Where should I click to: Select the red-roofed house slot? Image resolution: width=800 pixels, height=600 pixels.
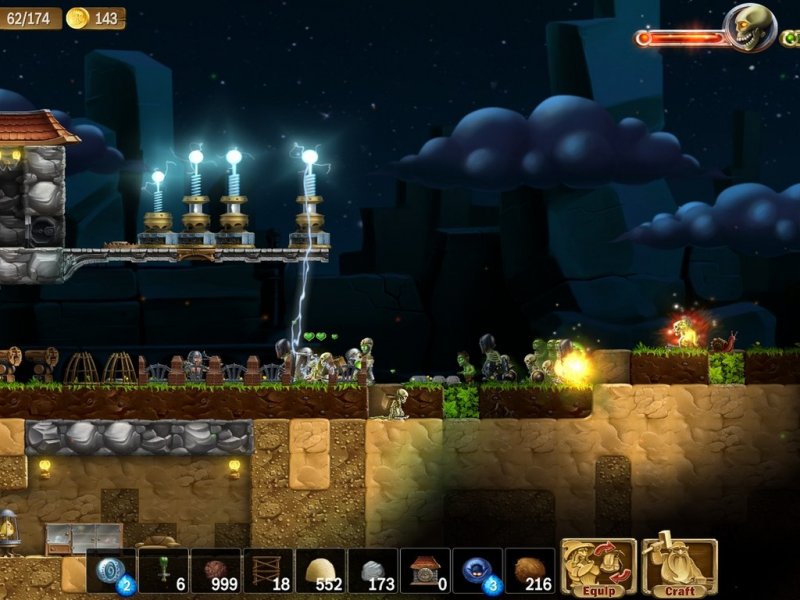pyautogui.click(x=425, y=571)
